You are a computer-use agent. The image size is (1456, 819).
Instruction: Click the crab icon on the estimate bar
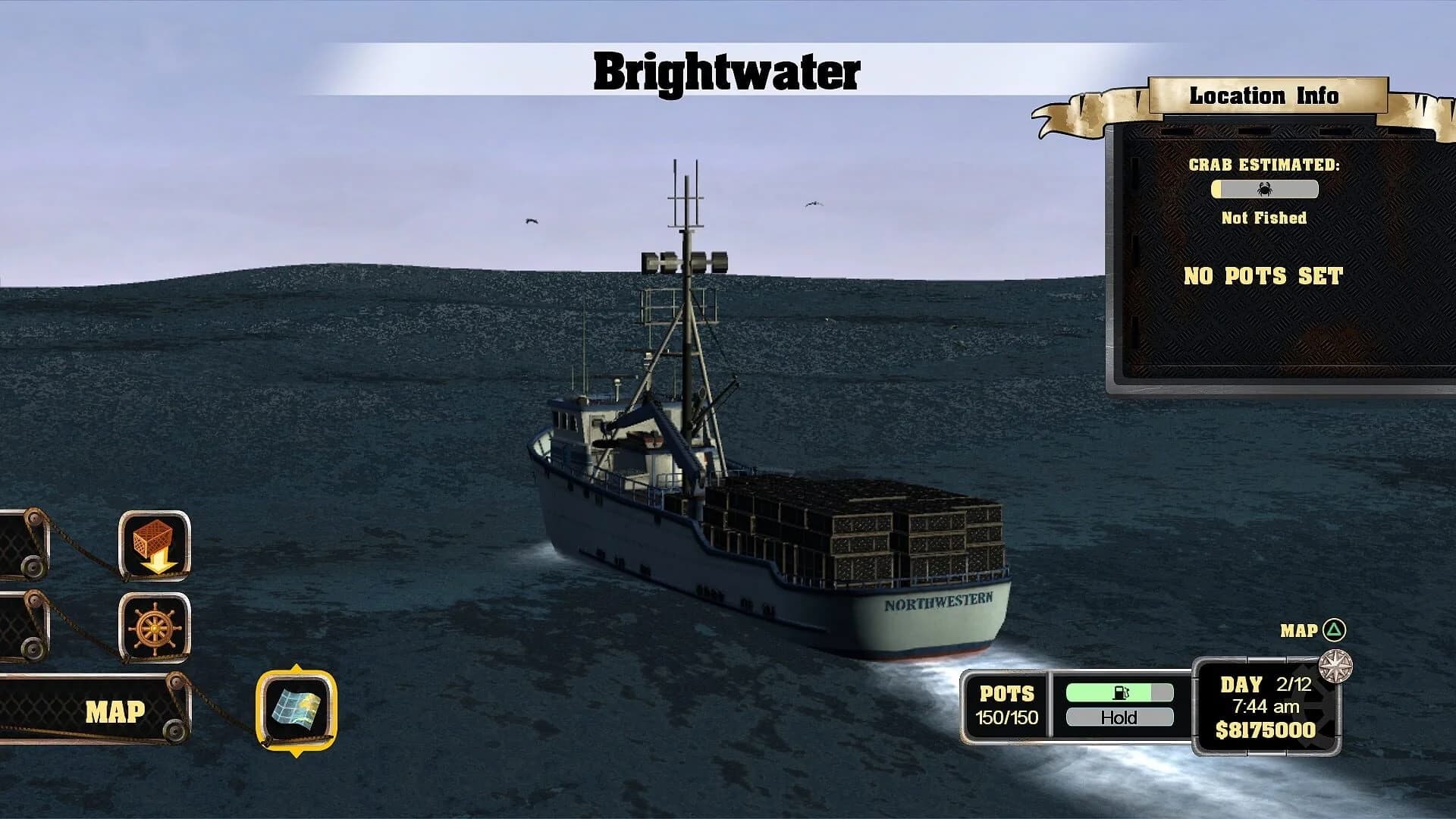click(1266, 190)
